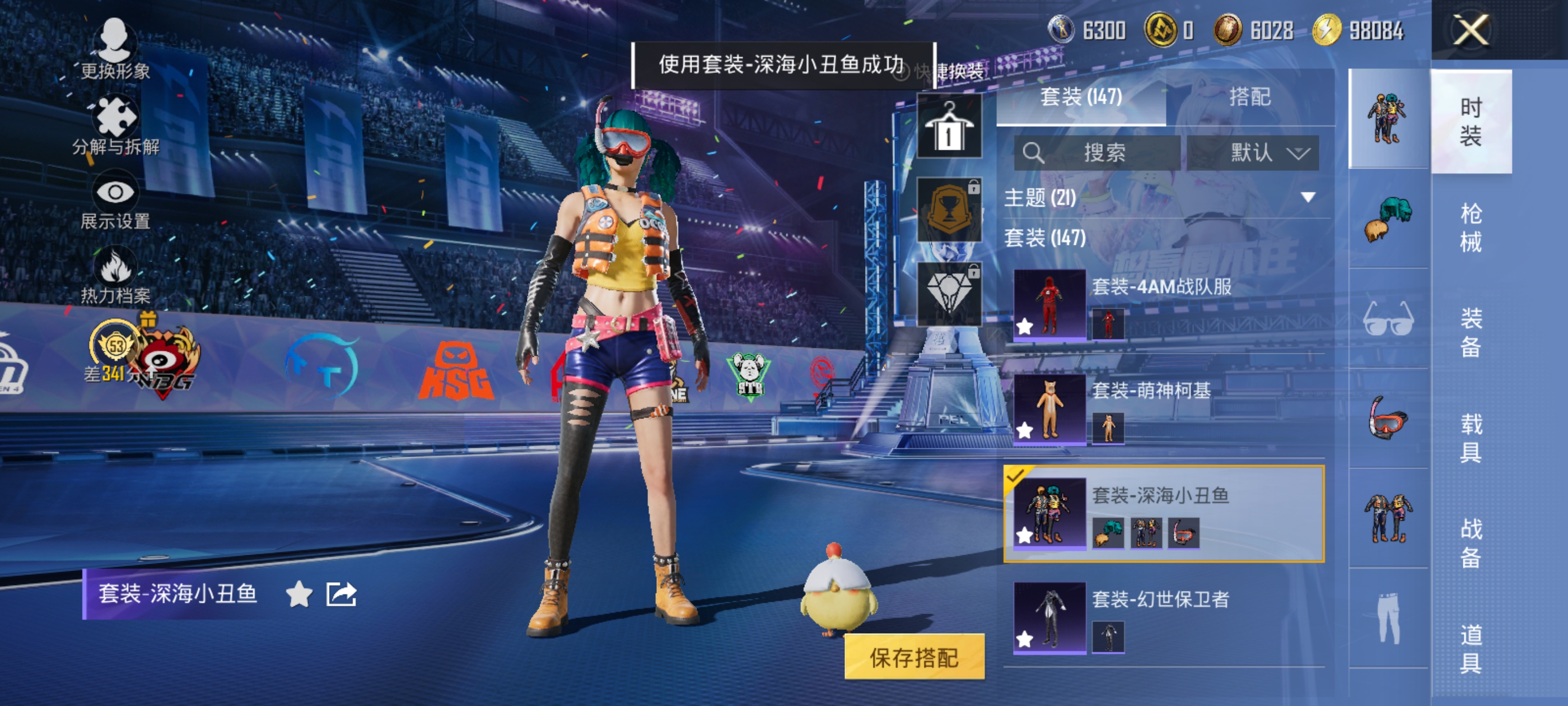
Task: Open 更换形象 change appearance
Action: [115, 49]
